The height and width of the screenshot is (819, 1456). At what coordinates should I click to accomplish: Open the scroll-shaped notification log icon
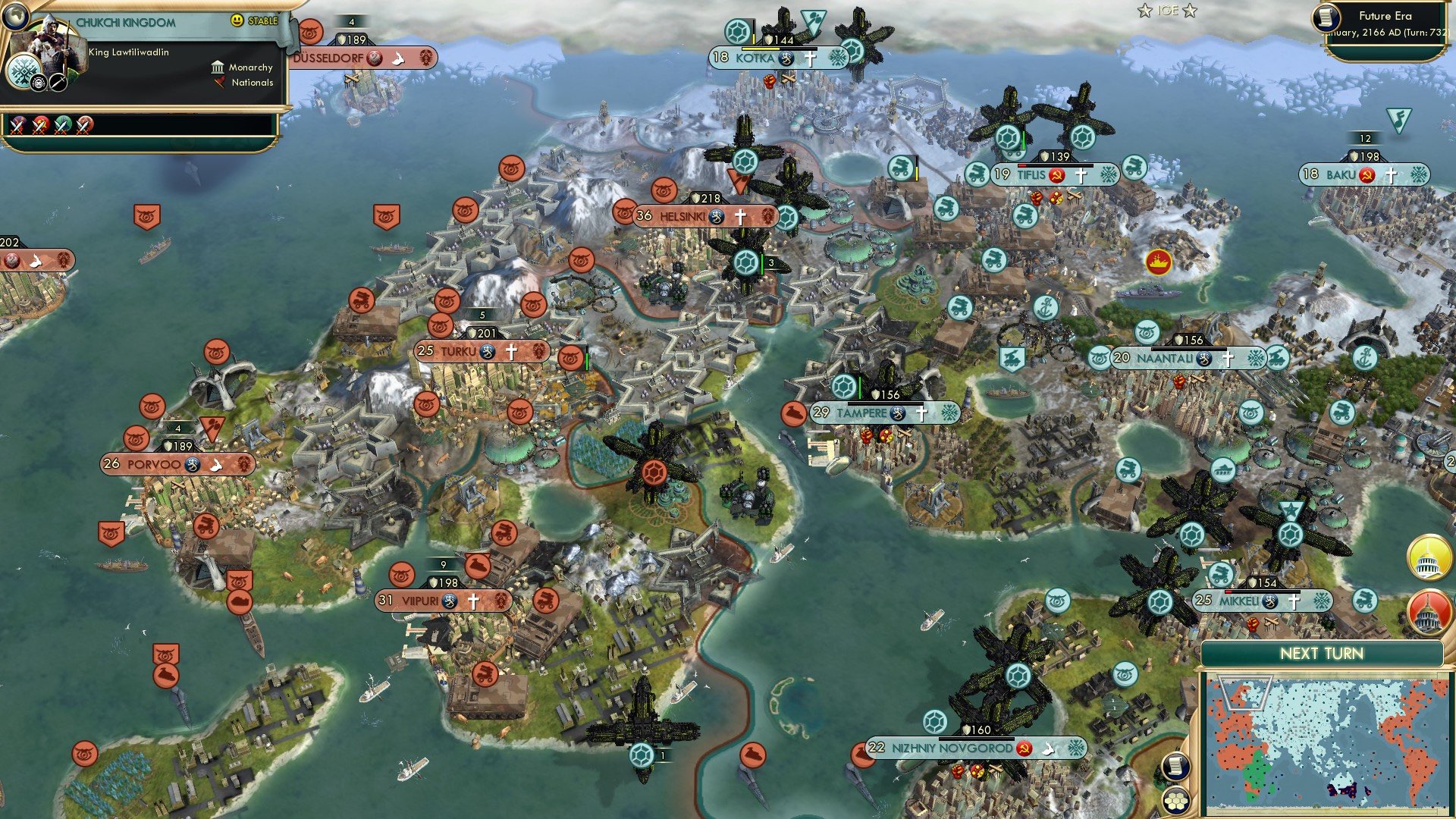1174,766
